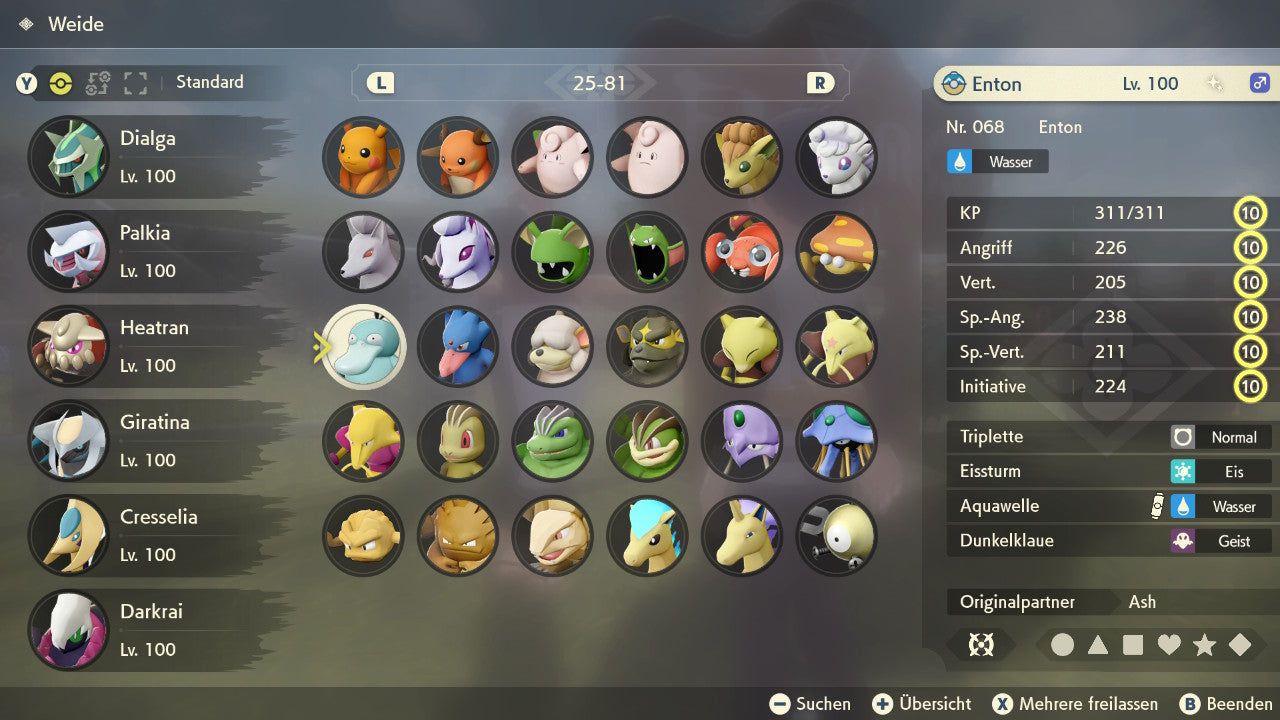Screen dimensions: 1280x720
Task: Select Cresselia party entry
Action: point(150,535)
